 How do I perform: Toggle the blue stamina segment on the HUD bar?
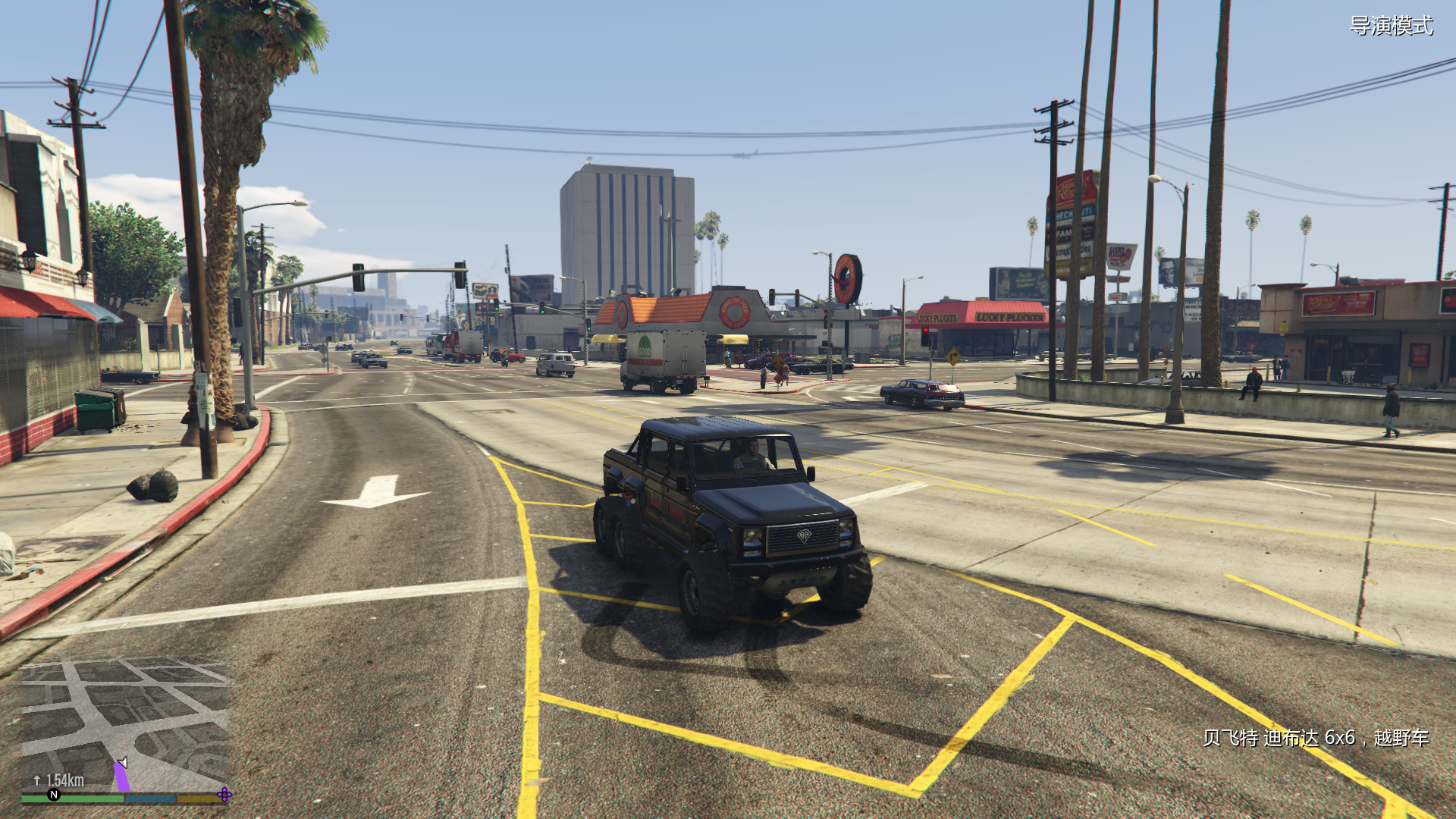pyautogui.click(x=150, y=799)
